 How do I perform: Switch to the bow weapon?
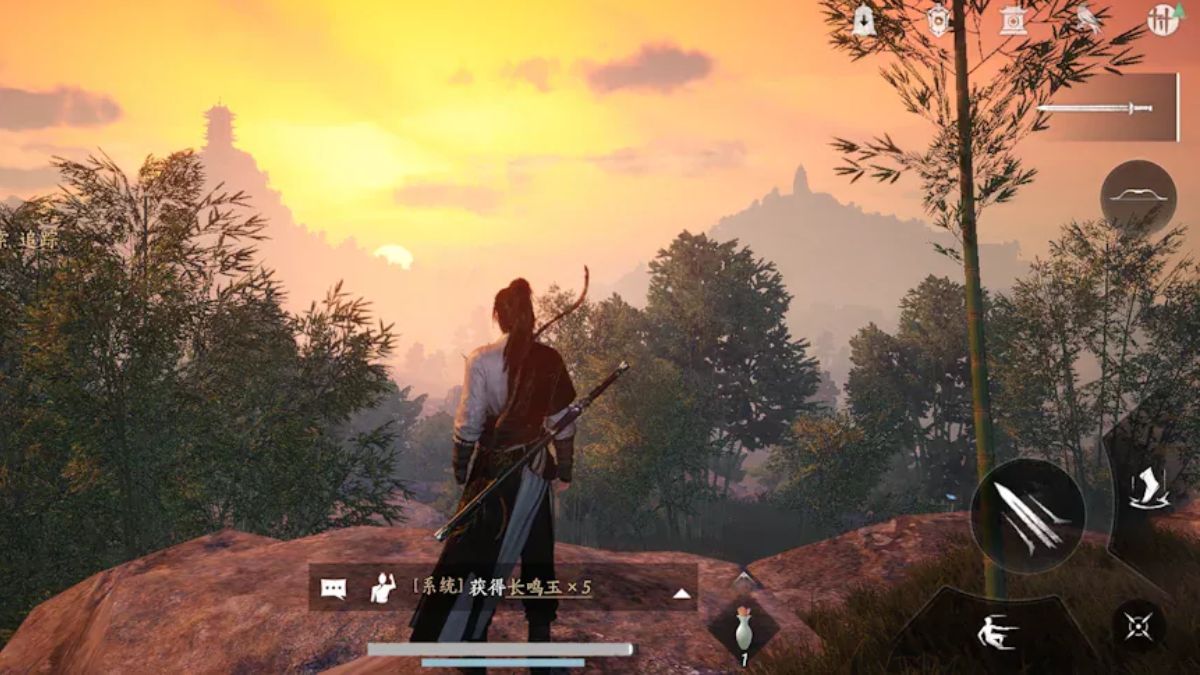[1138, 197]
